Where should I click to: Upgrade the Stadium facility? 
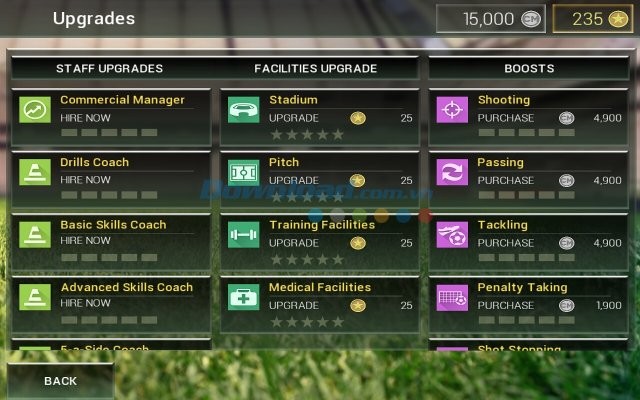pyautogui.click(x=294, y=118)
